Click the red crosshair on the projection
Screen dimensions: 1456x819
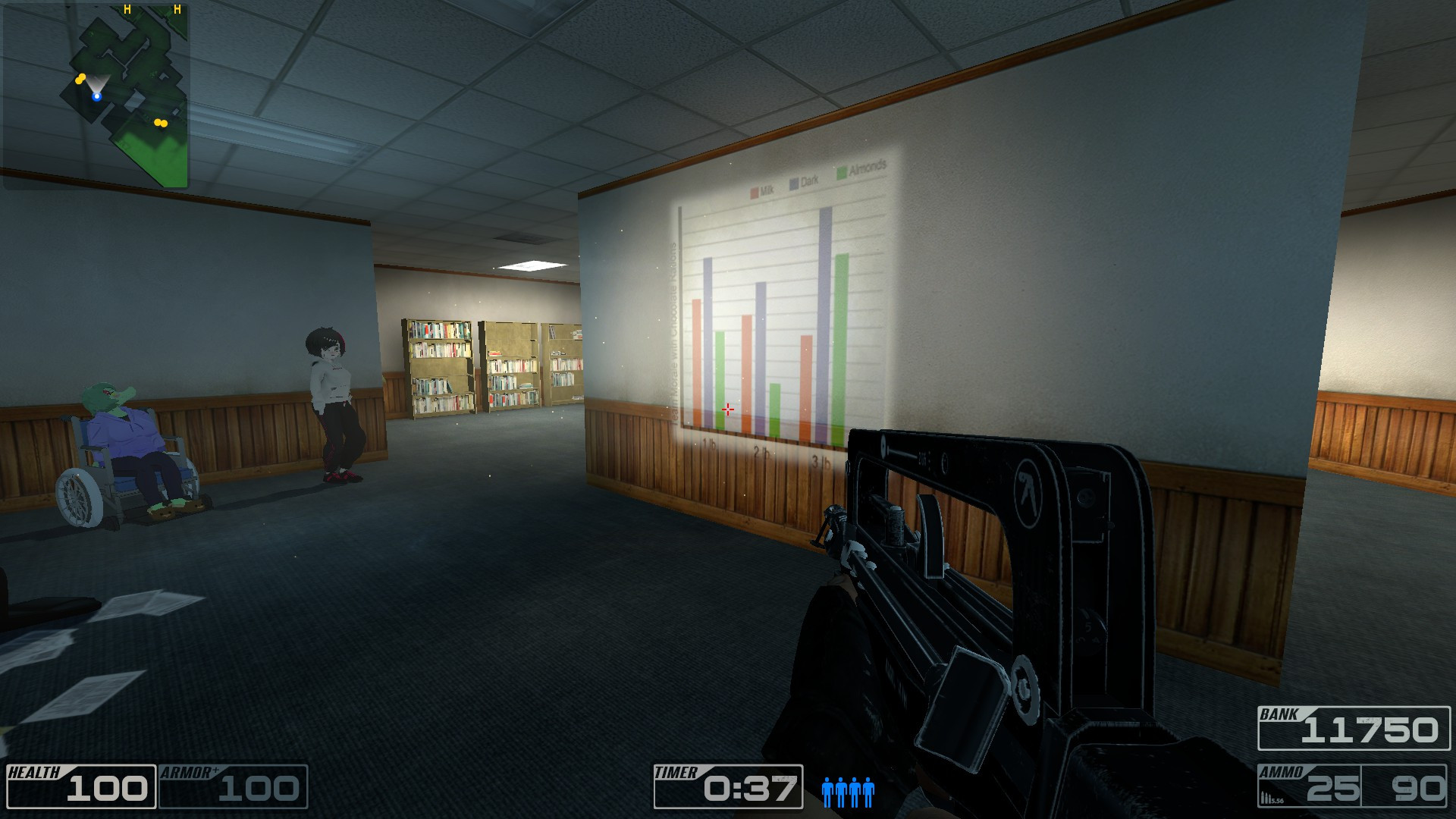728,409
